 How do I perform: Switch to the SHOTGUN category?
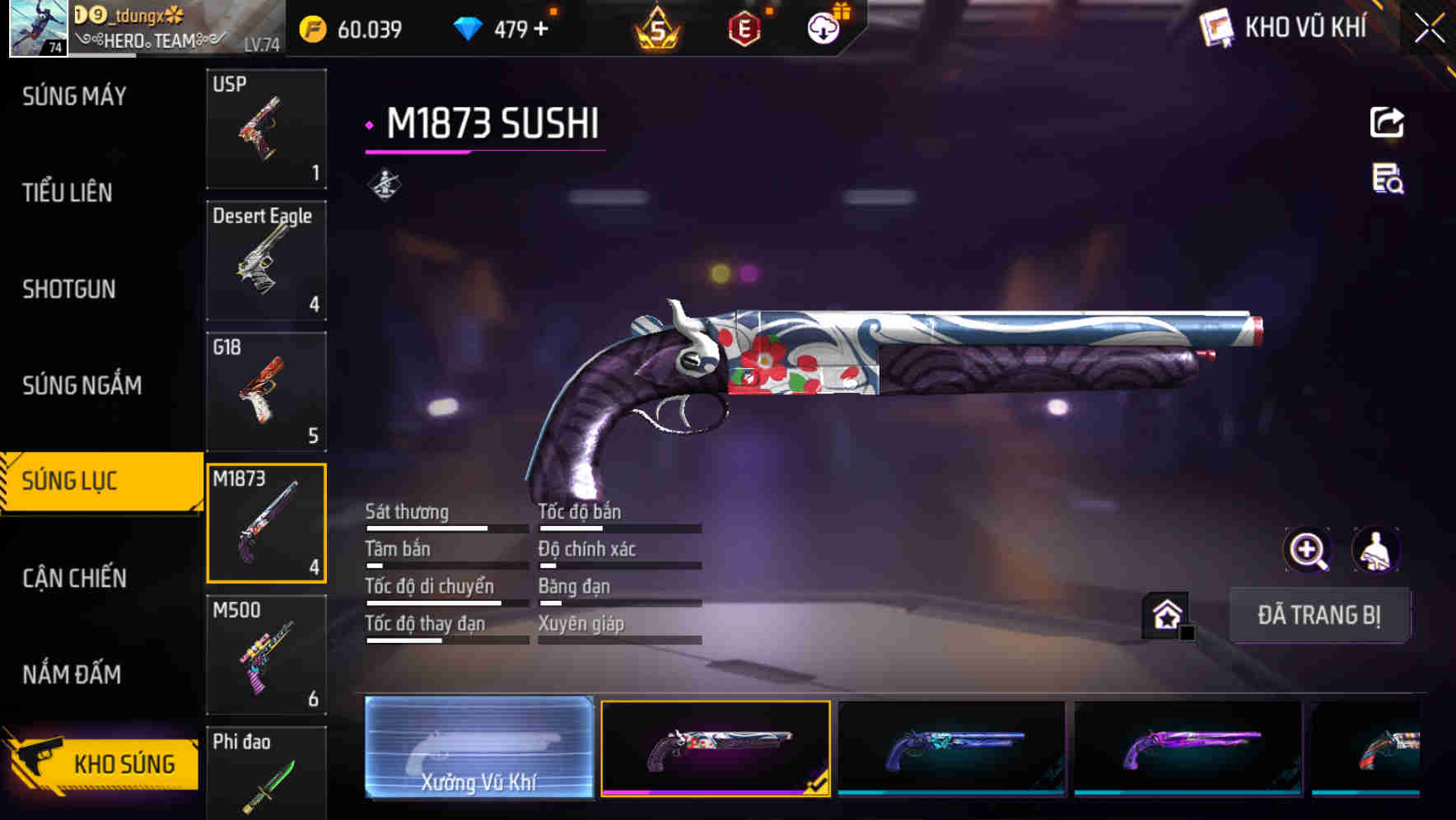(69, 290)
